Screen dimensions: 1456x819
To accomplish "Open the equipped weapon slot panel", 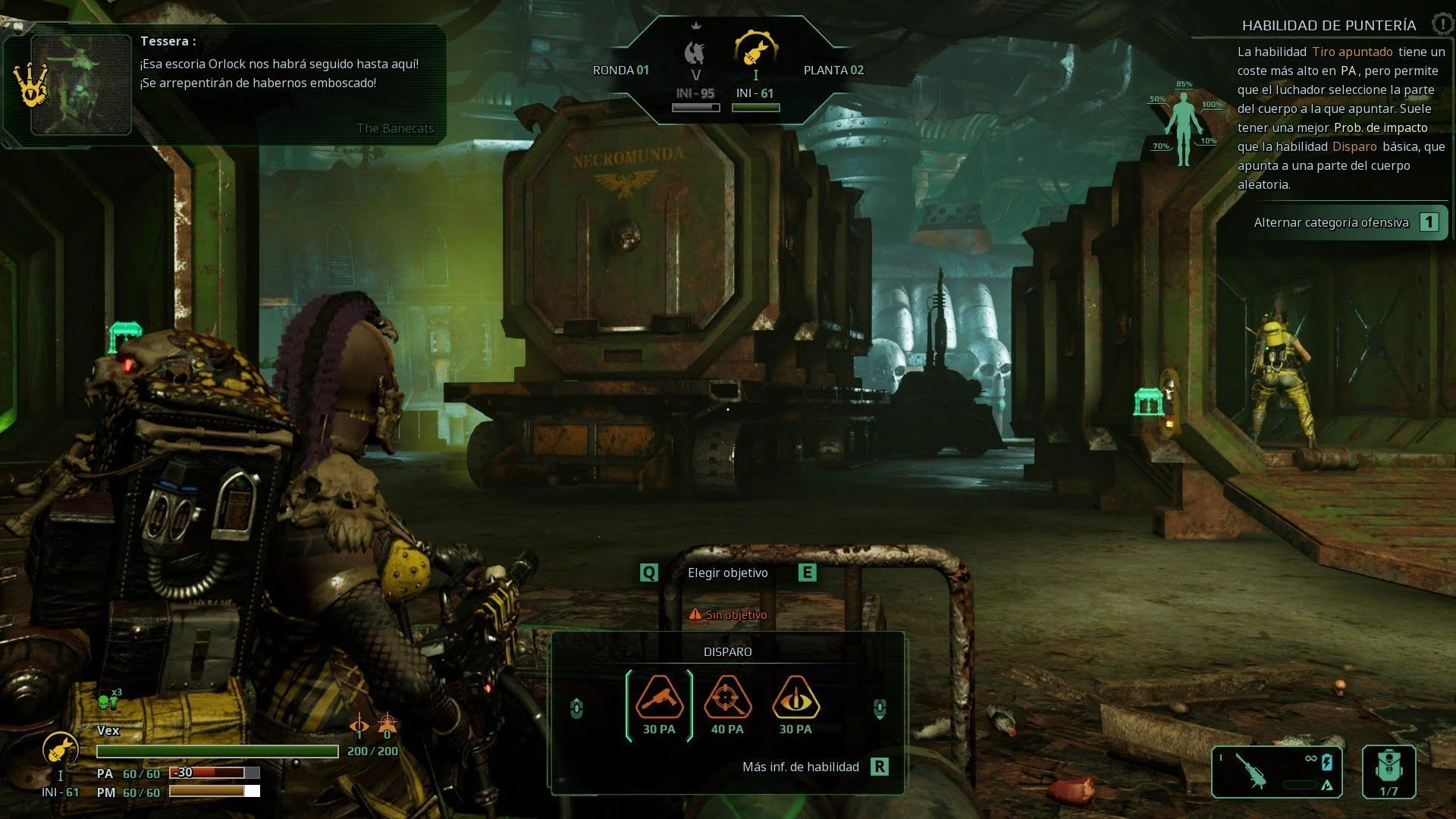I will (1276, 772).
